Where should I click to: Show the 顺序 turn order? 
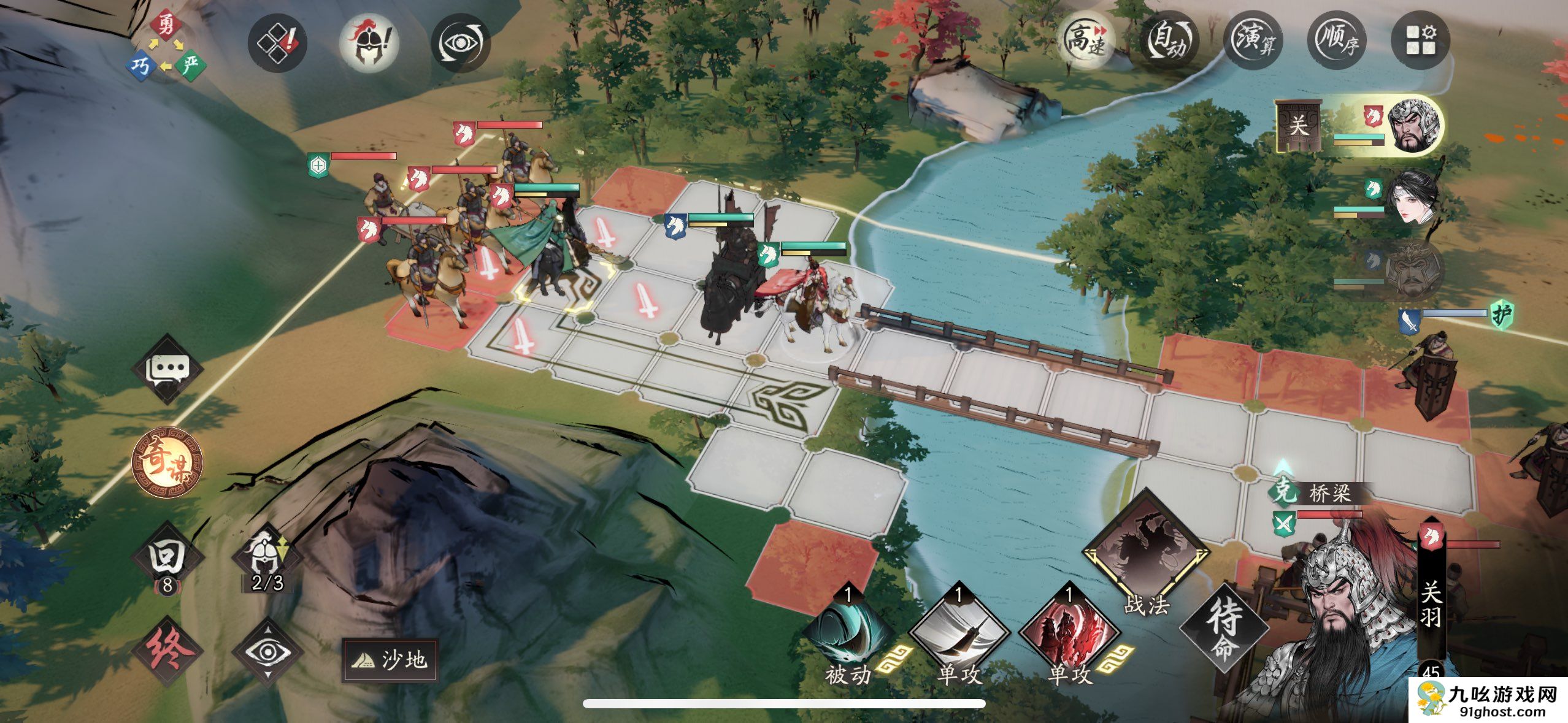pyautogui.click(x=1337, y=41)
